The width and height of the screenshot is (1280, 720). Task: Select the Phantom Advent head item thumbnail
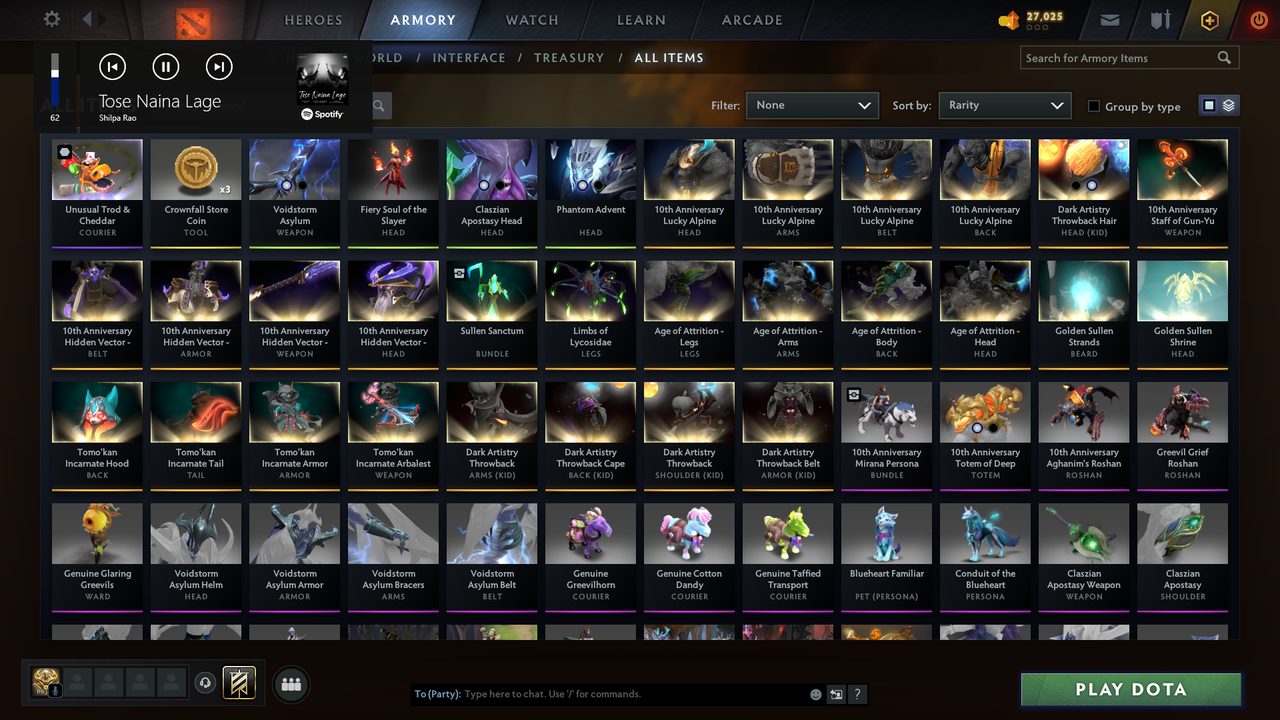click(x=590, y=168)
